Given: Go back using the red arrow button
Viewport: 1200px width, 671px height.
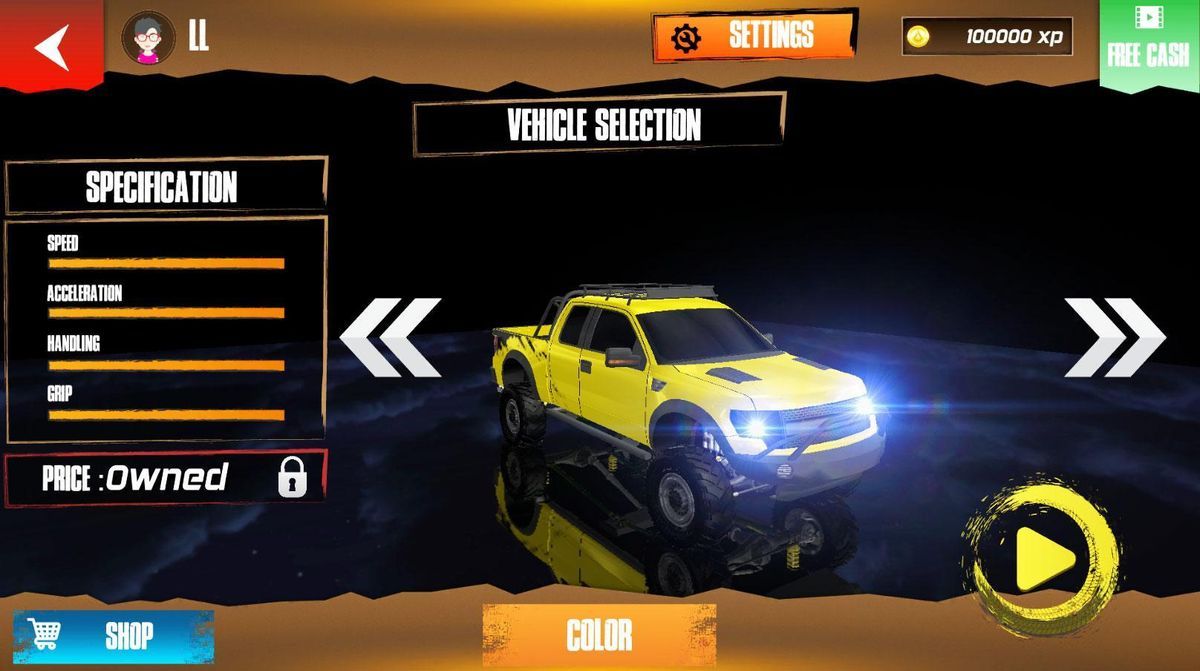Looking at the screenshot, I should coord(51,46).
